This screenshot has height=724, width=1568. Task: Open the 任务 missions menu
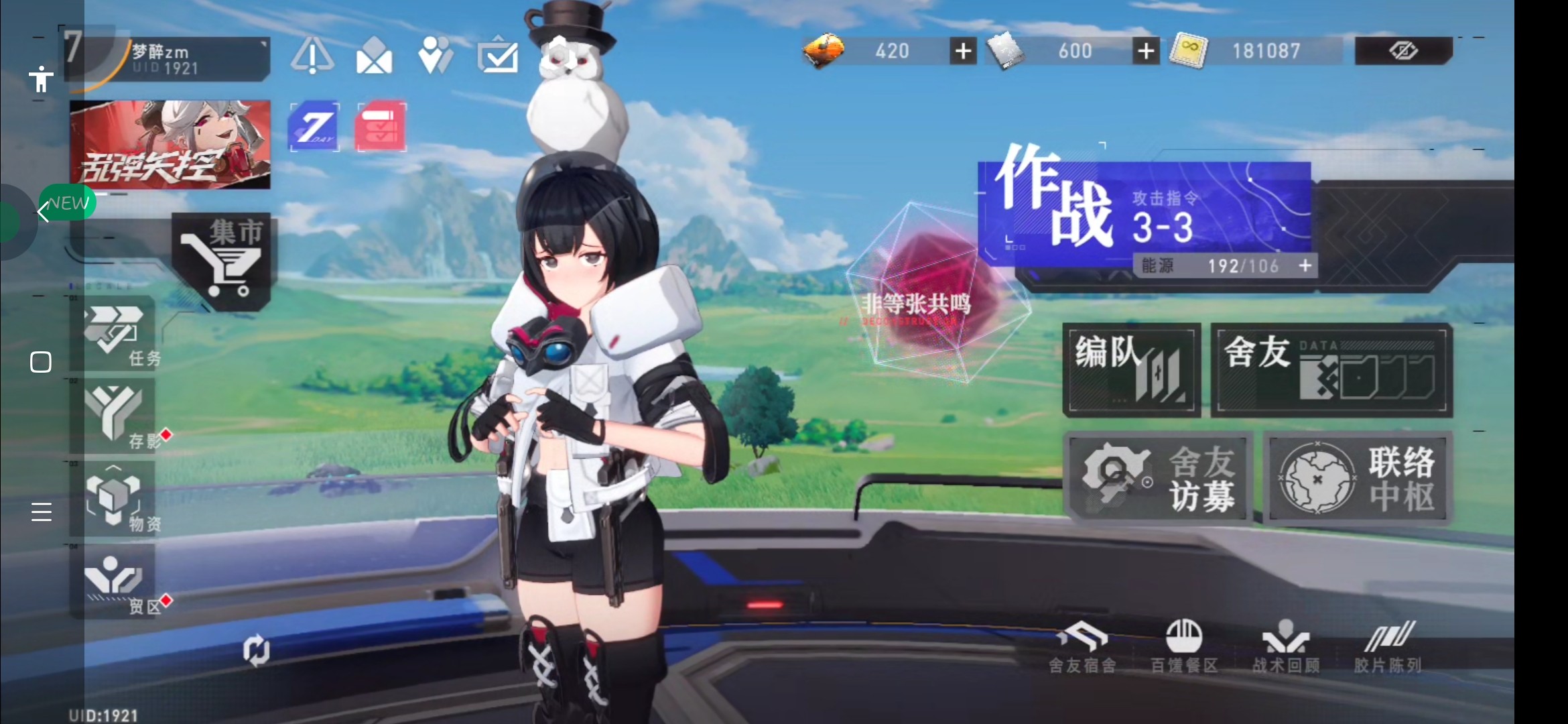coord(114,334)
